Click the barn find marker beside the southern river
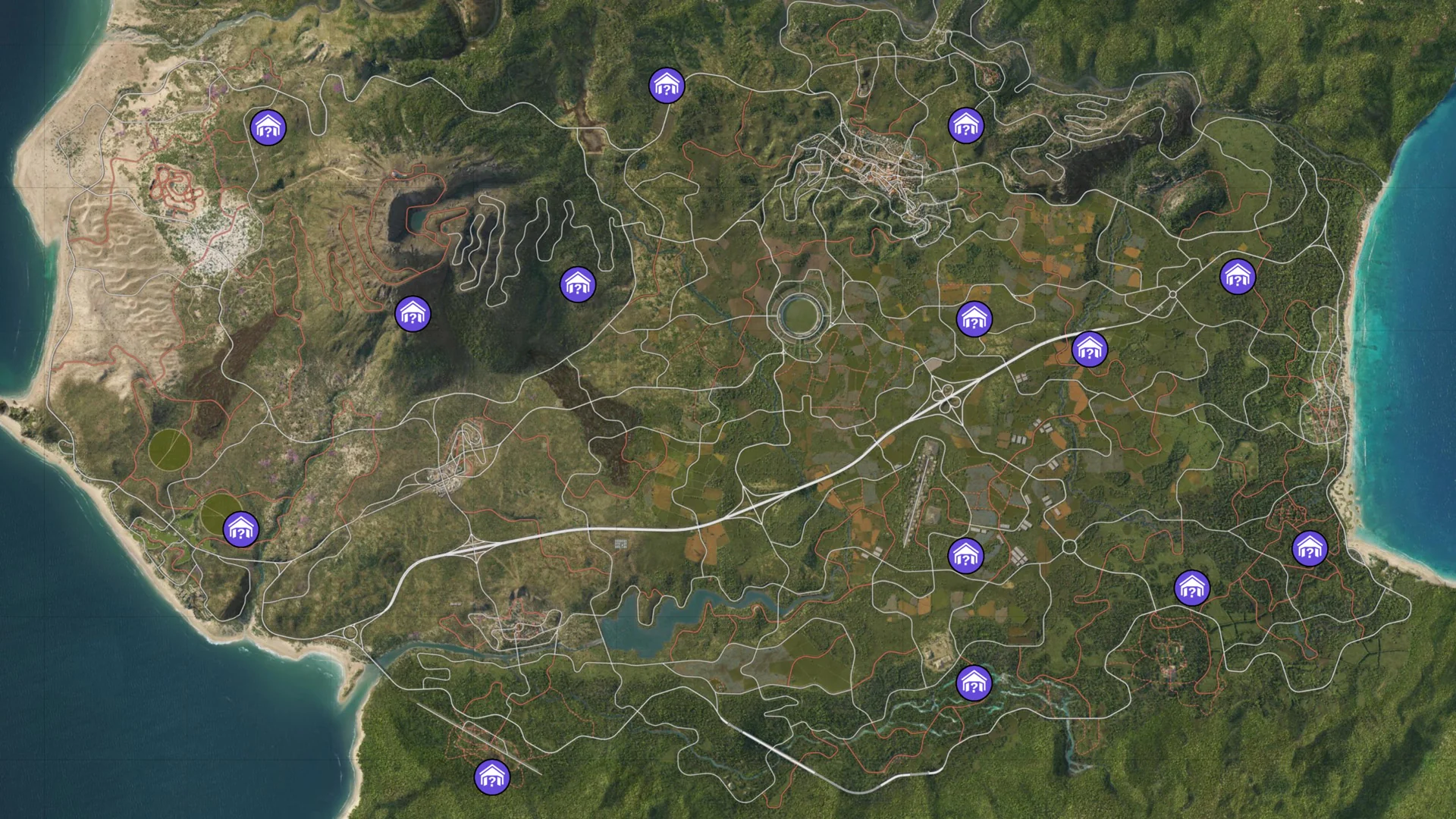The width and height of the screenshot is (1456, 819). tap(974, 682)
